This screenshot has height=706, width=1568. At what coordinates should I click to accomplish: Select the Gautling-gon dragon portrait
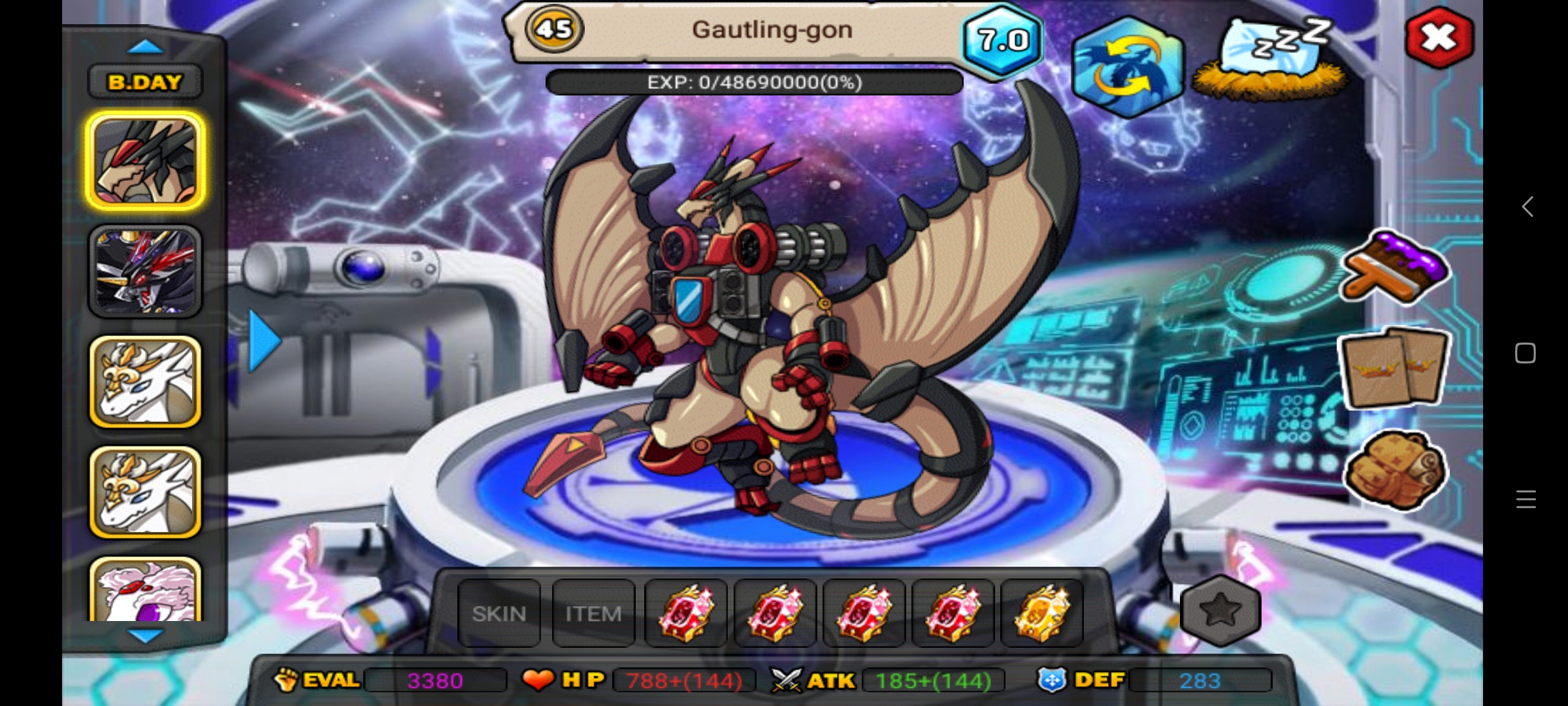tap(145, 161)
